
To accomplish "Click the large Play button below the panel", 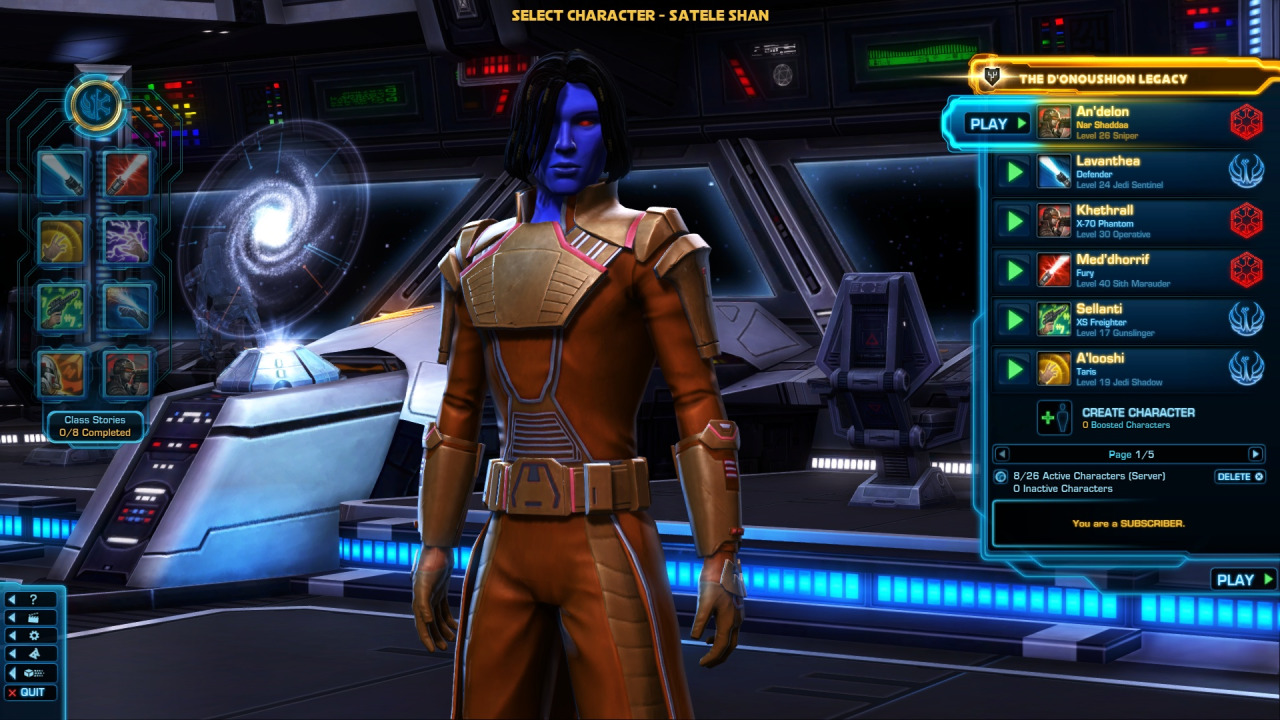I will tap(1244, 580).
